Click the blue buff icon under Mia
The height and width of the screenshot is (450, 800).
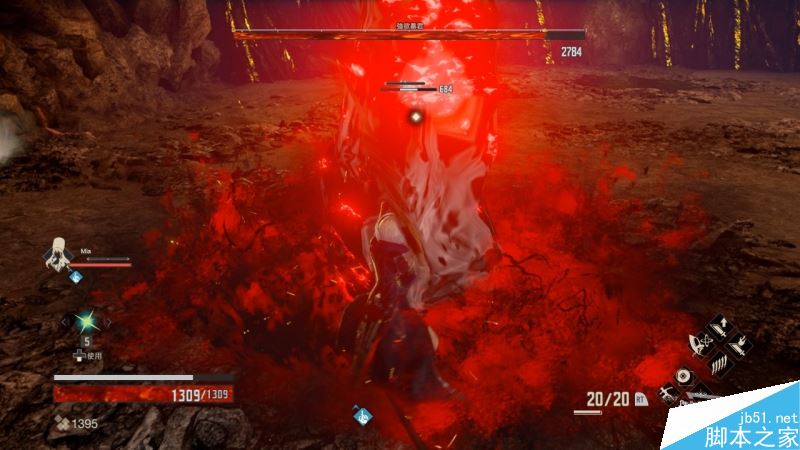tap(76, 277)
